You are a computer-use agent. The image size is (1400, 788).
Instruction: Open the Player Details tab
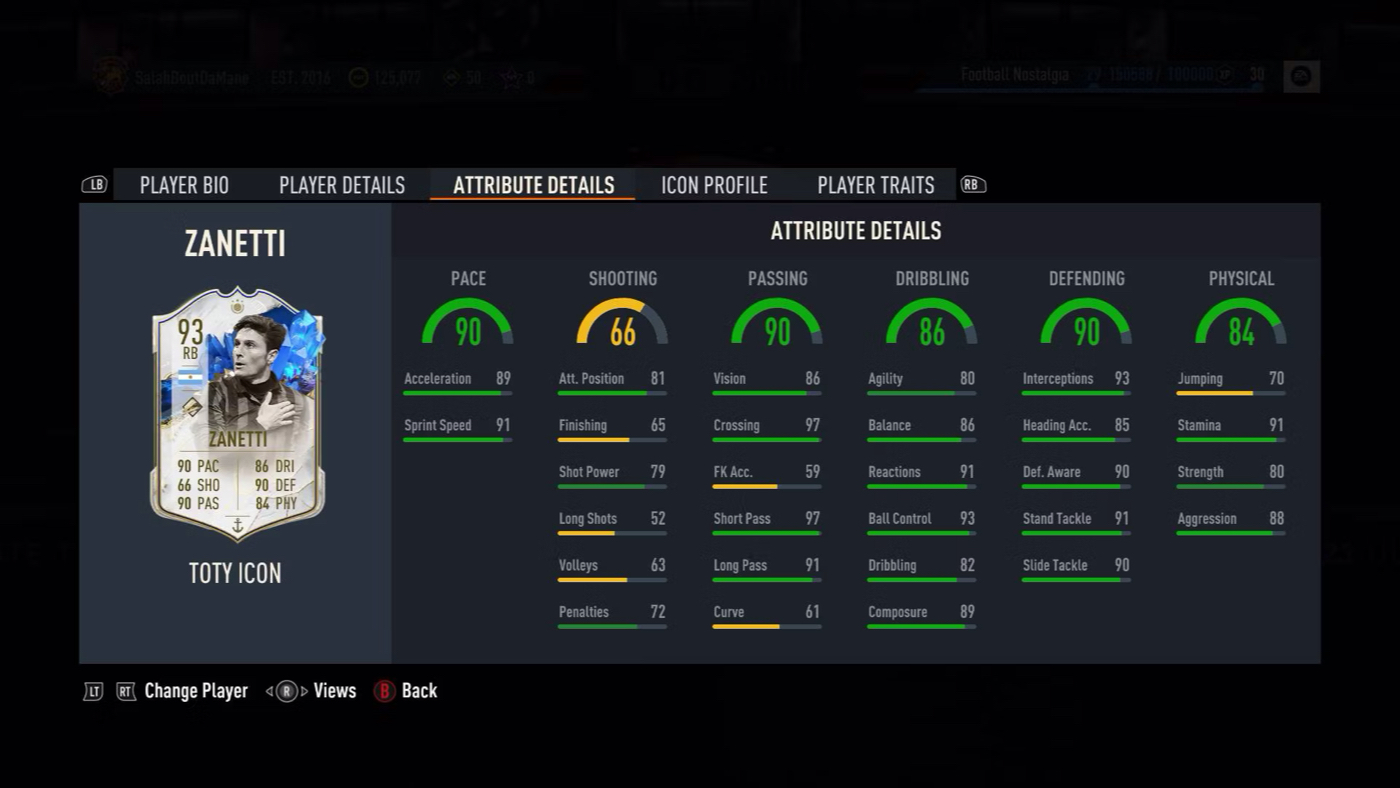[x=342, y=185]
